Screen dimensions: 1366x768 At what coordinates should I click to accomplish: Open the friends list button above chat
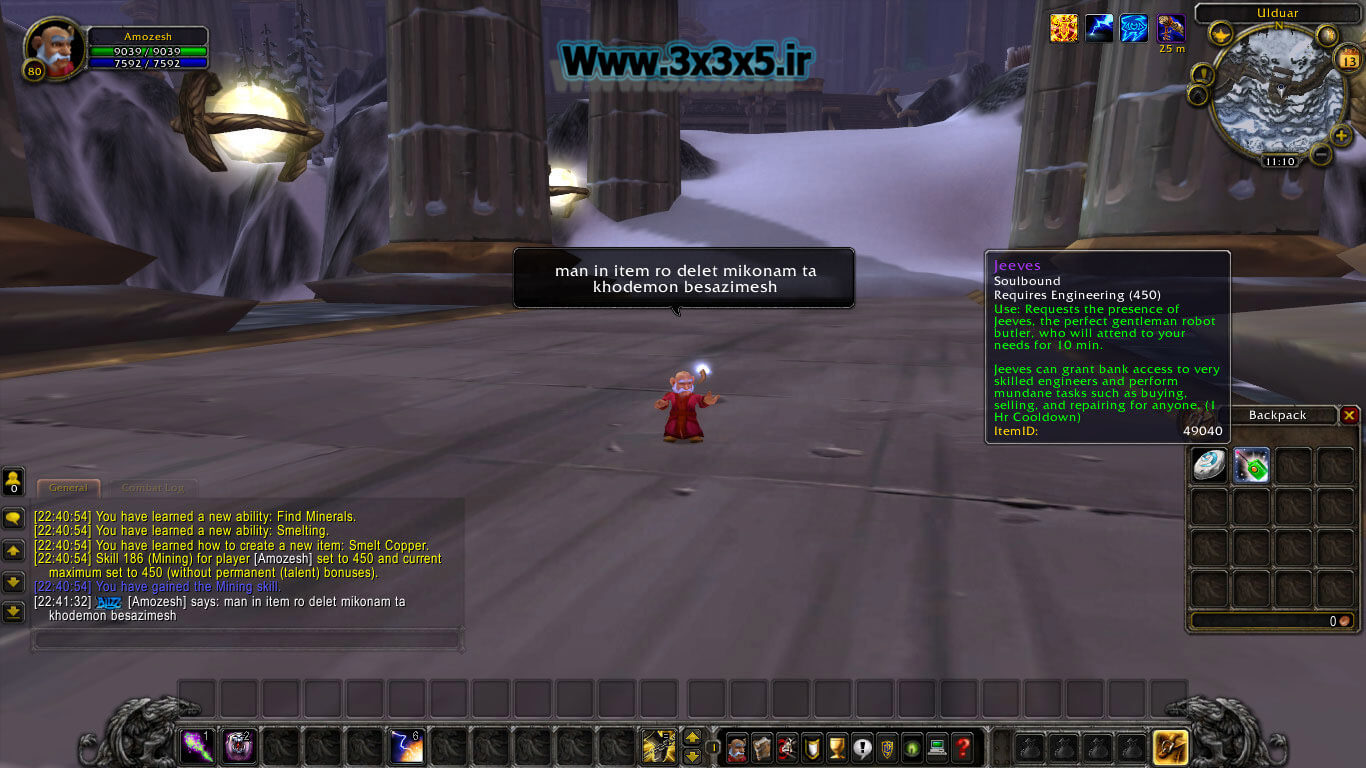point(14,482)
